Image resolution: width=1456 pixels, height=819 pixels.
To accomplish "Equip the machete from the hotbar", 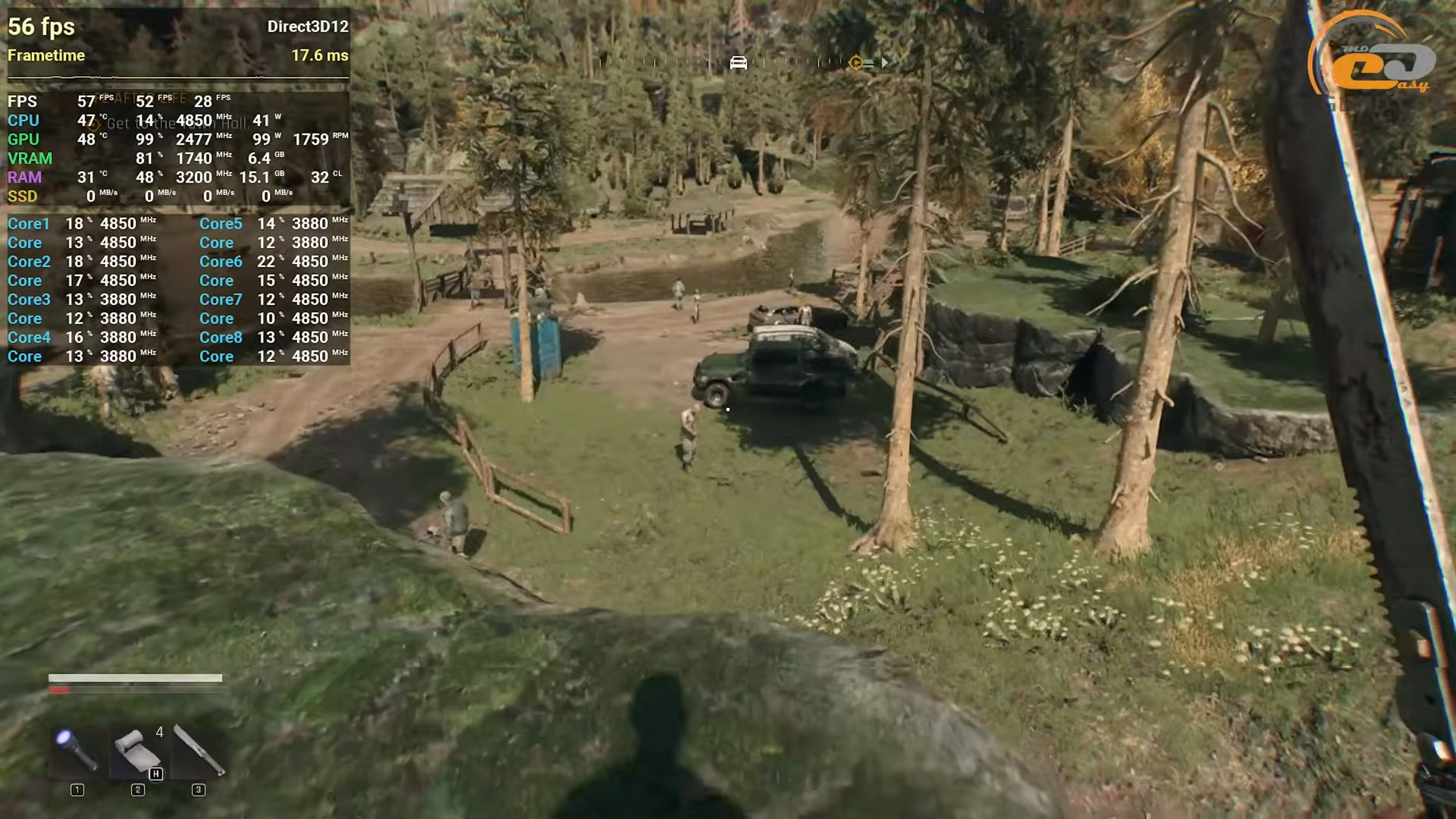I will 199,749.
